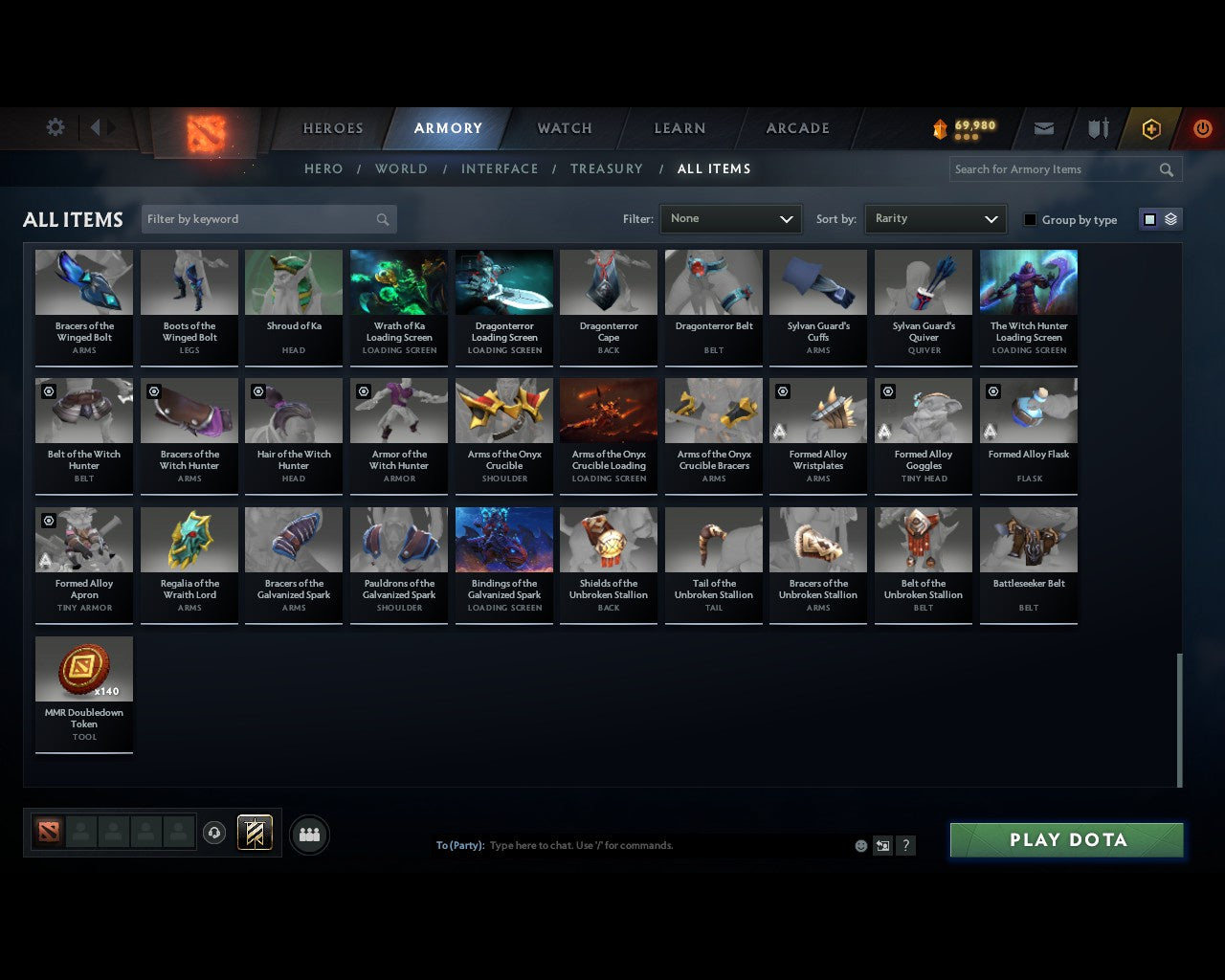Open the settings gear icon
The image size is (1225, 980).
55,126
